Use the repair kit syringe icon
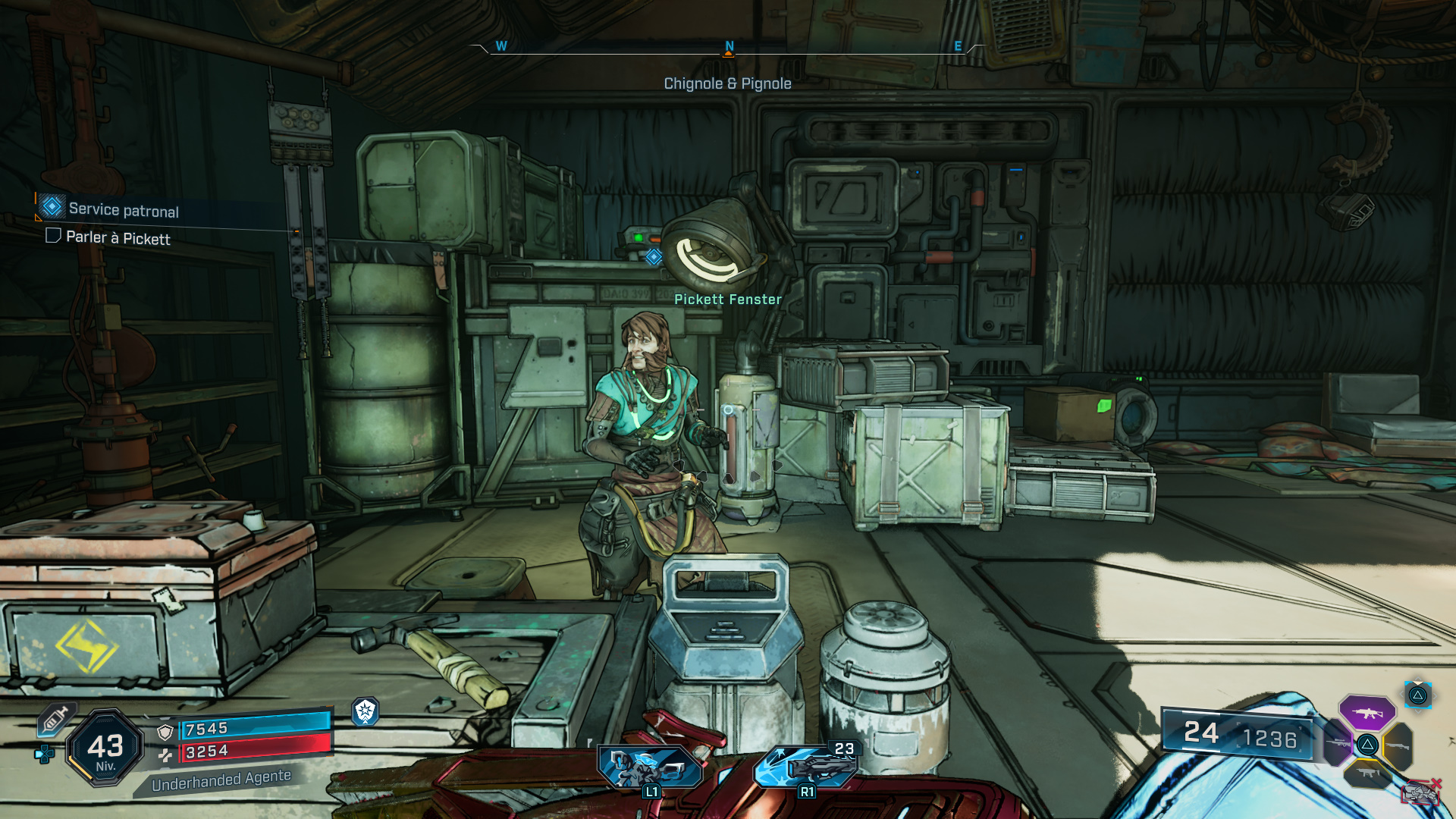This screenshot has height=819, width=1456. click(x=55, y=718)
